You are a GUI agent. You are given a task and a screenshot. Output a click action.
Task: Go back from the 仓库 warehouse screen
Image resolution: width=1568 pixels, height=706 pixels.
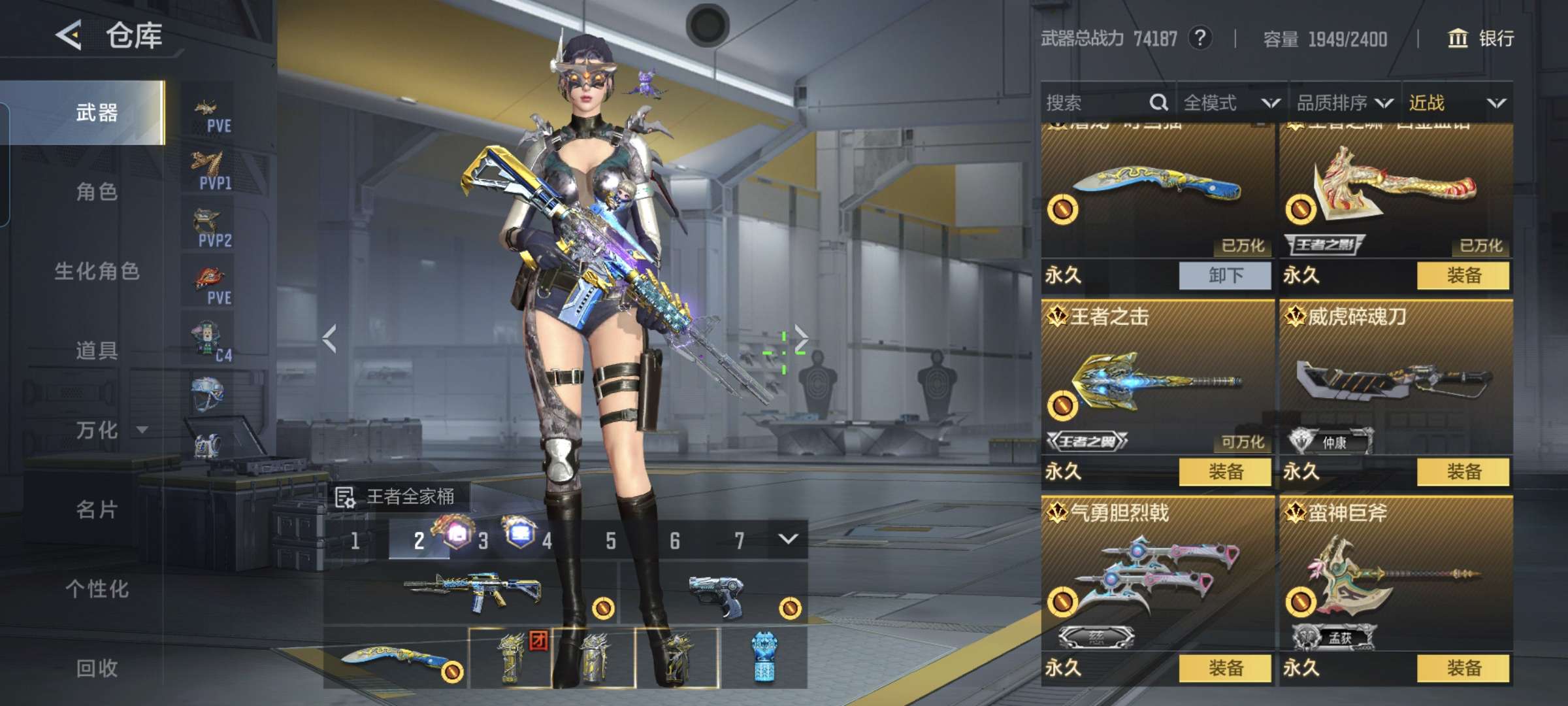click(69, 35)
